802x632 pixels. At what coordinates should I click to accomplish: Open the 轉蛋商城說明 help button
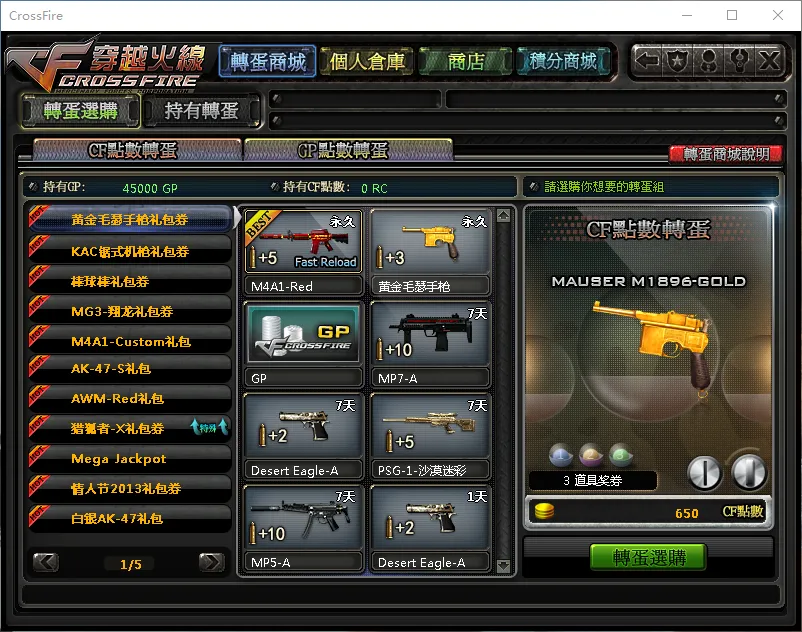point(726,154)
